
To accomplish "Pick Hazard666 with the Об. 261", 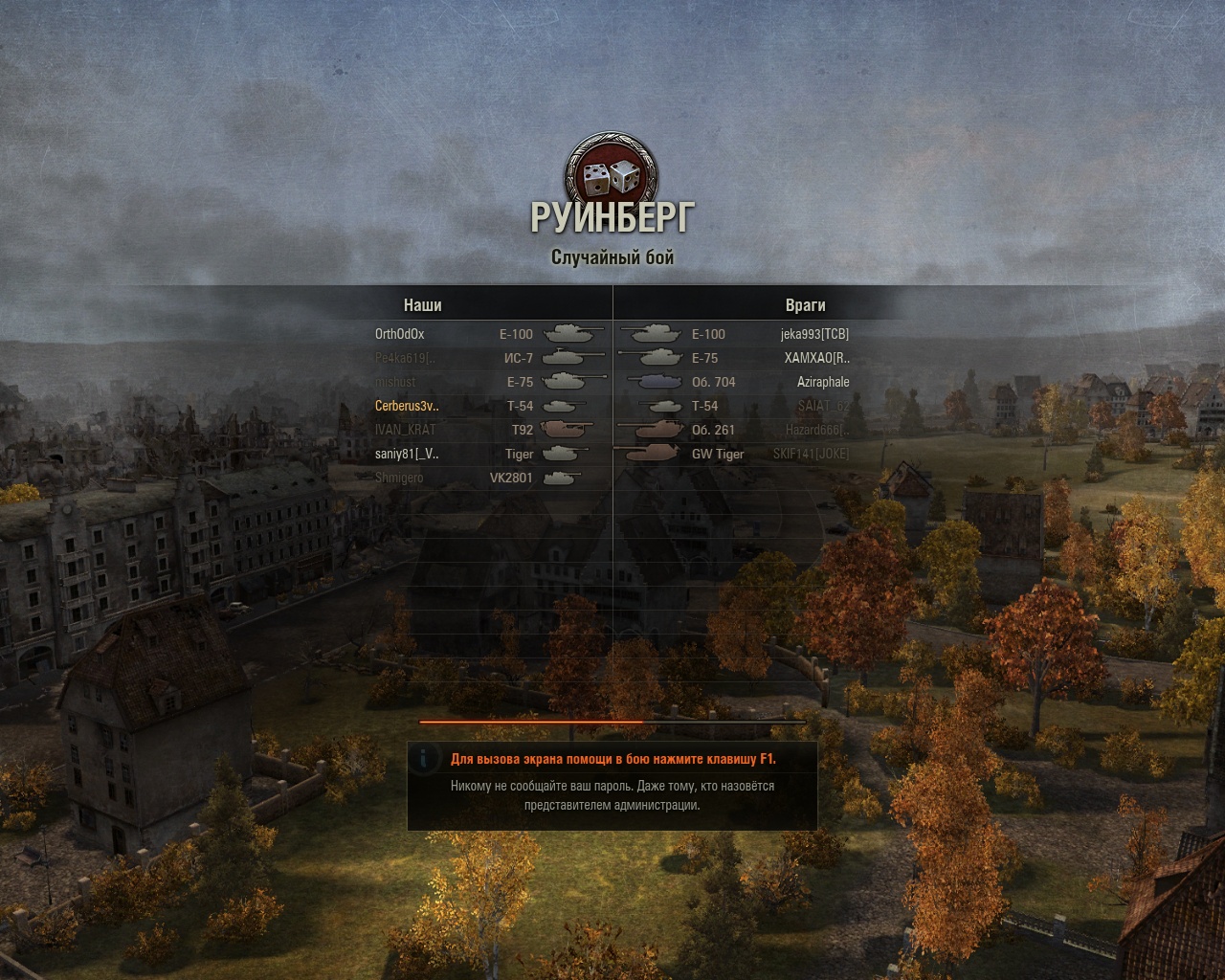I will click(817, 430).
